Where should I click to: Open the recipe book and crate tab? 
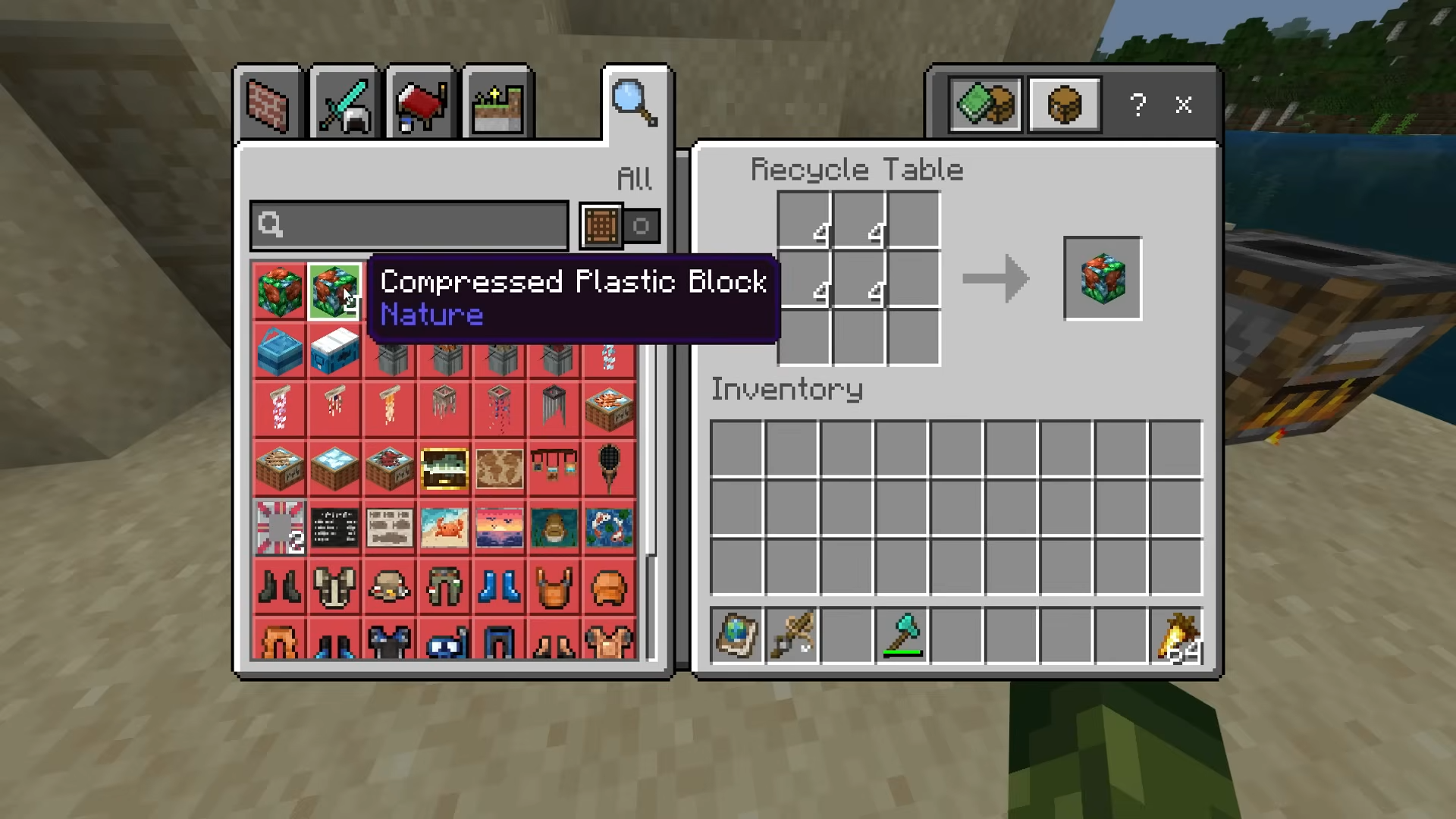point(985,105)
